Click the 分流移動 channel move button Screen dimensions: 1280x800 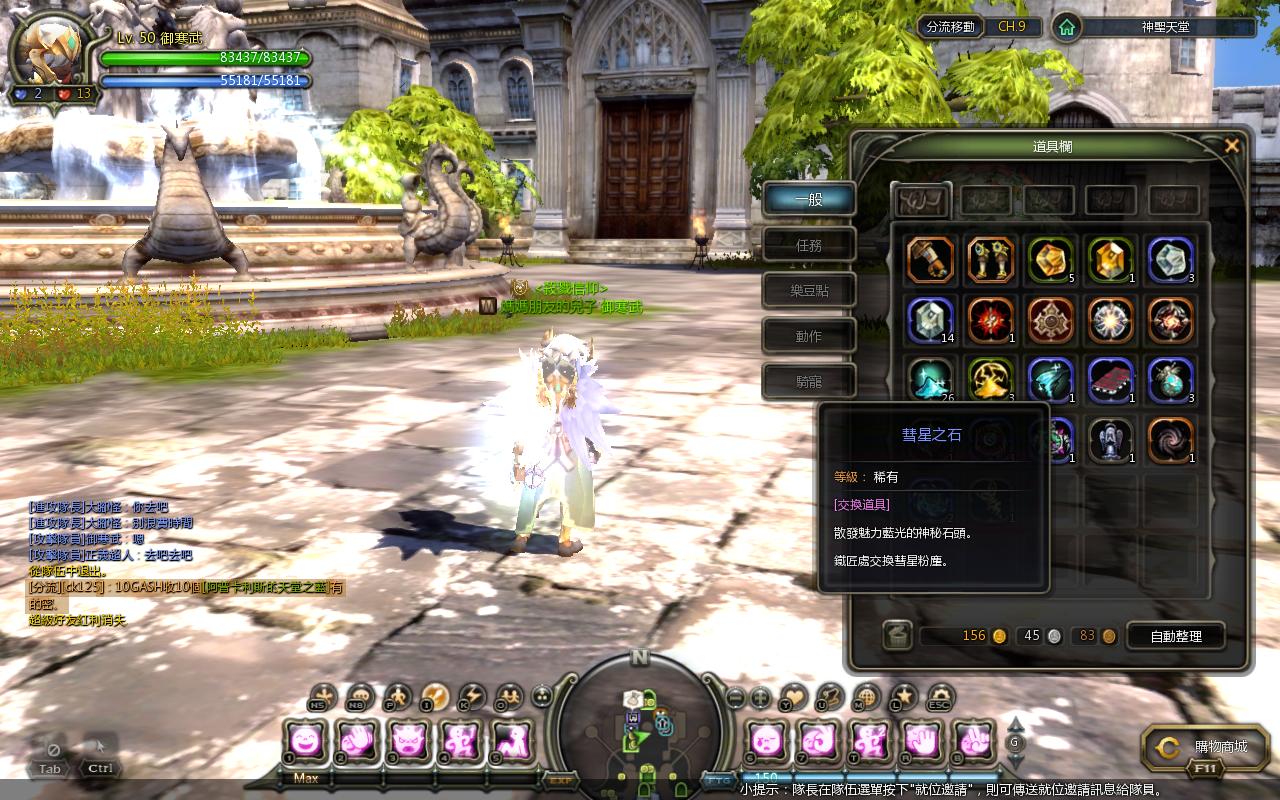pyautogui.click(x=950, y=27)
